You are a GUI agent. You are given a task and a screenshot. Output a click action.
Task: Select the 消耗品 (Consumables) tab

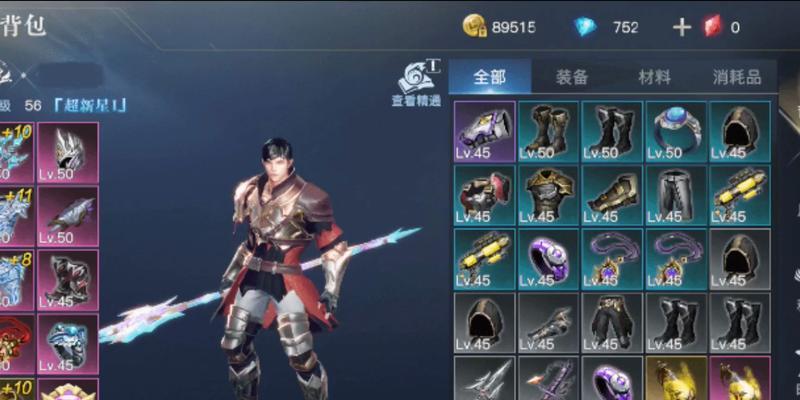coord(737,77)
